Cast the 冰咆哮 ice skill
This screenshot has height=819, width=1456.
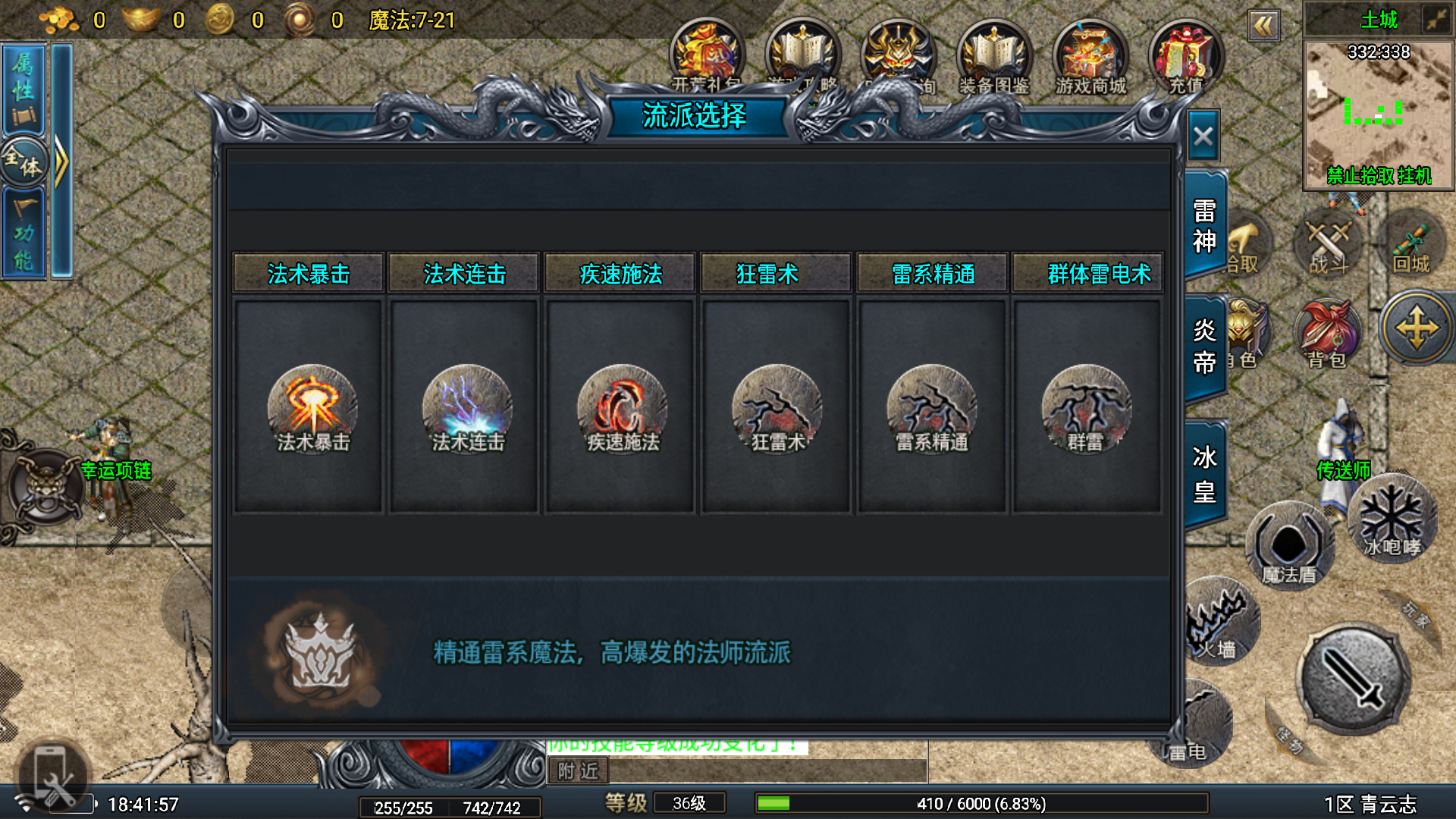[1392, 518]
